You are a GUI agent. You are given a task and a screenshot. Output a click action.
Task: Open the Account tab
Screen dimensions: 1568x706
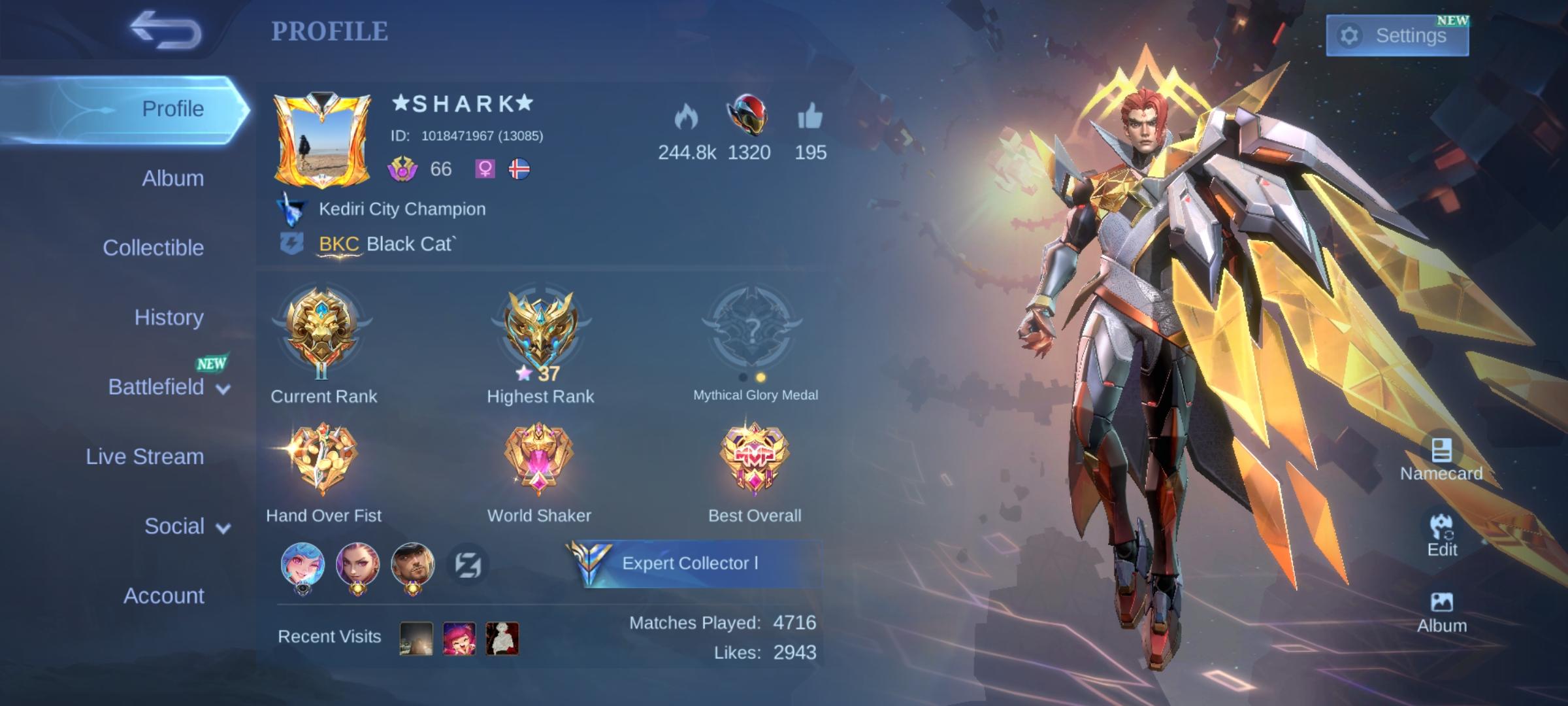point(163,596)
